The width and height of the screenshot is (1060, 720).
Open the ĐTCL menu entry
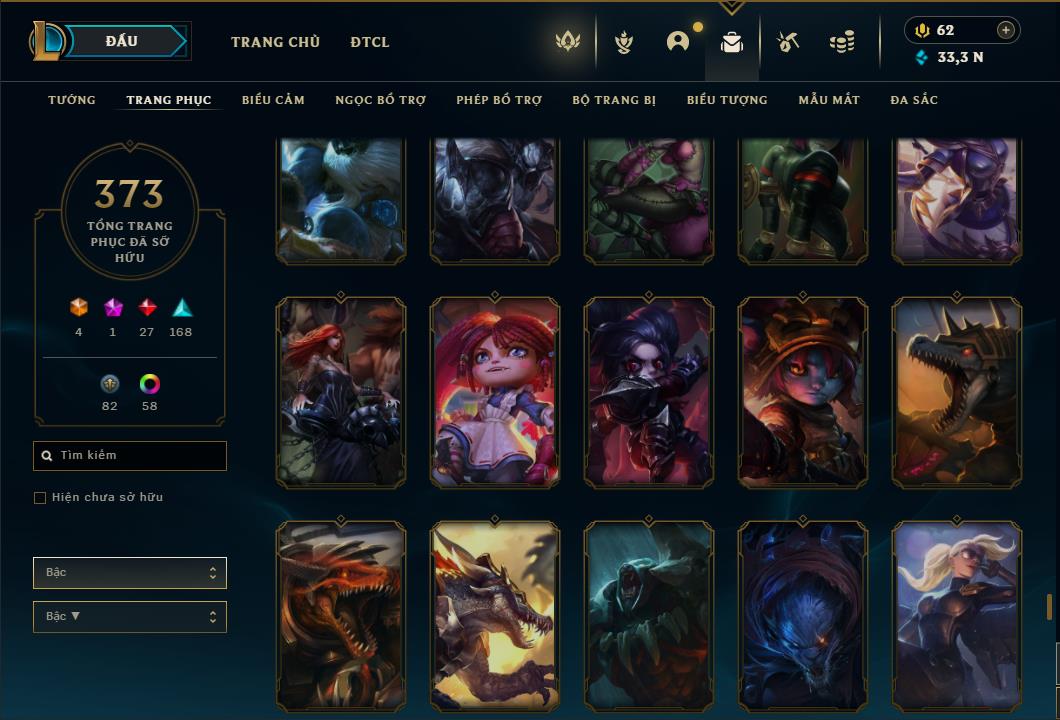[370, 42]
